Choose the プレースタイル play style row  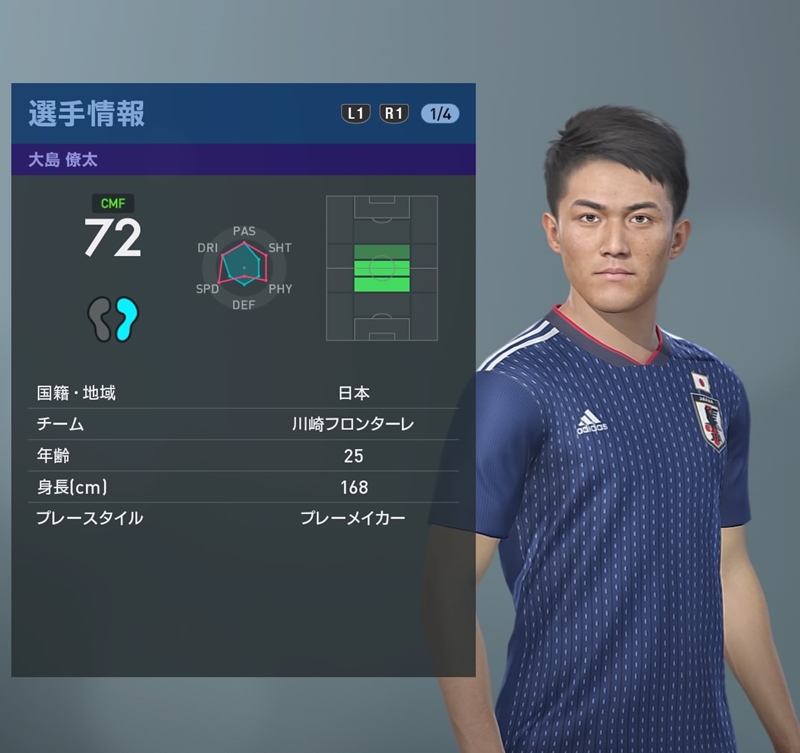click(243, 518)
